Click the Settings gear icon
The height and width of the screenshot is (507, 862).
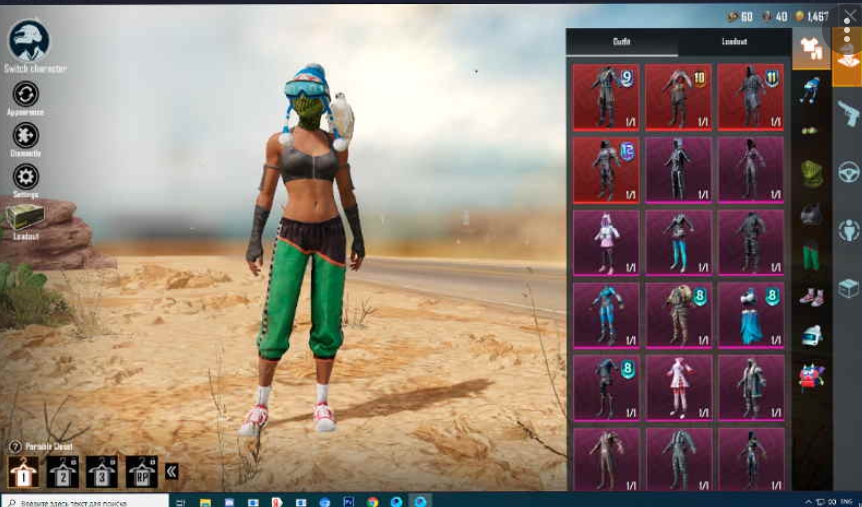(25, 177)
